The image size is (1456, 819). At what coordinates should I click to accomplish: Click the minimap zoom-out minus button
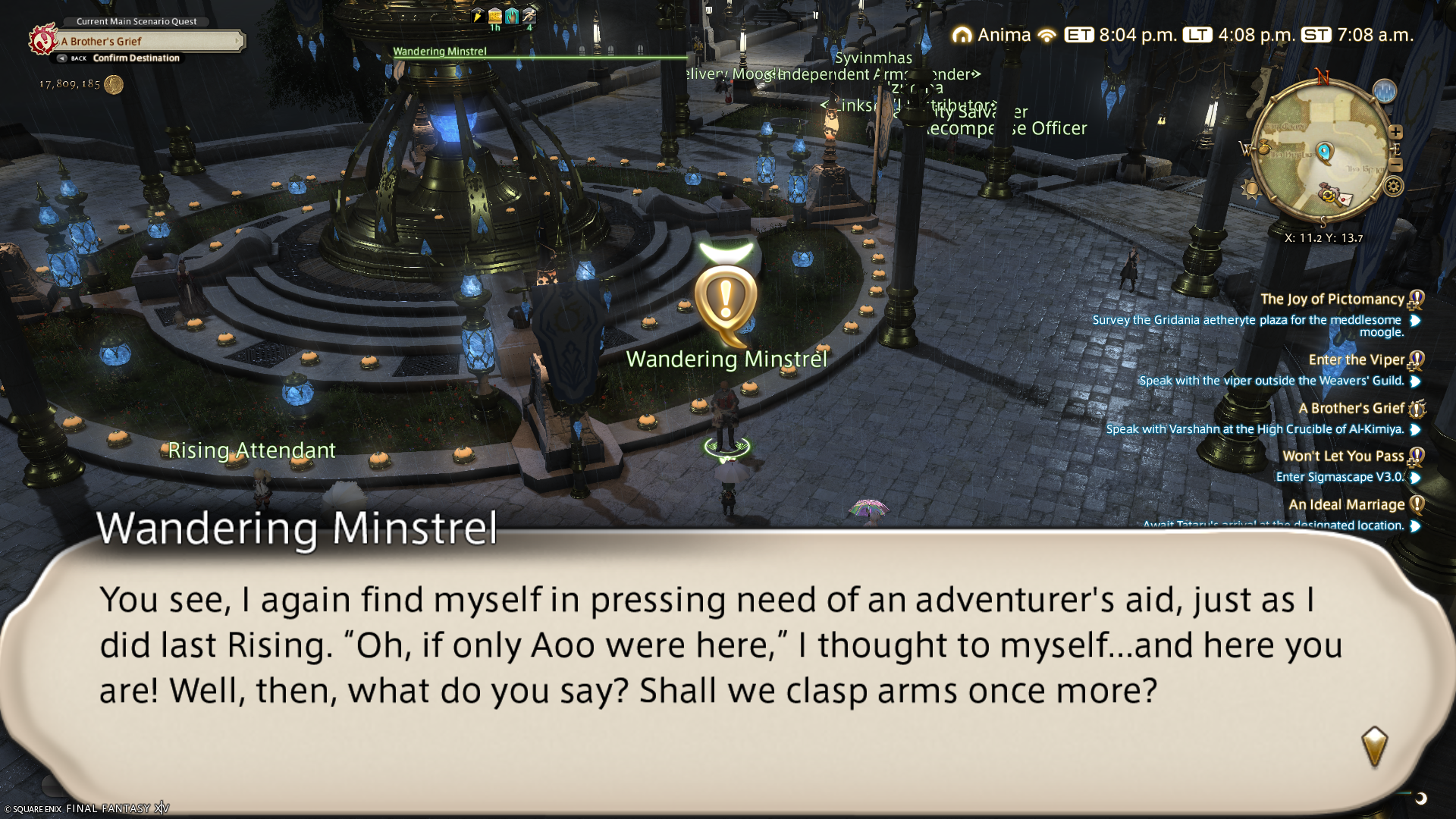(1395, 165)
